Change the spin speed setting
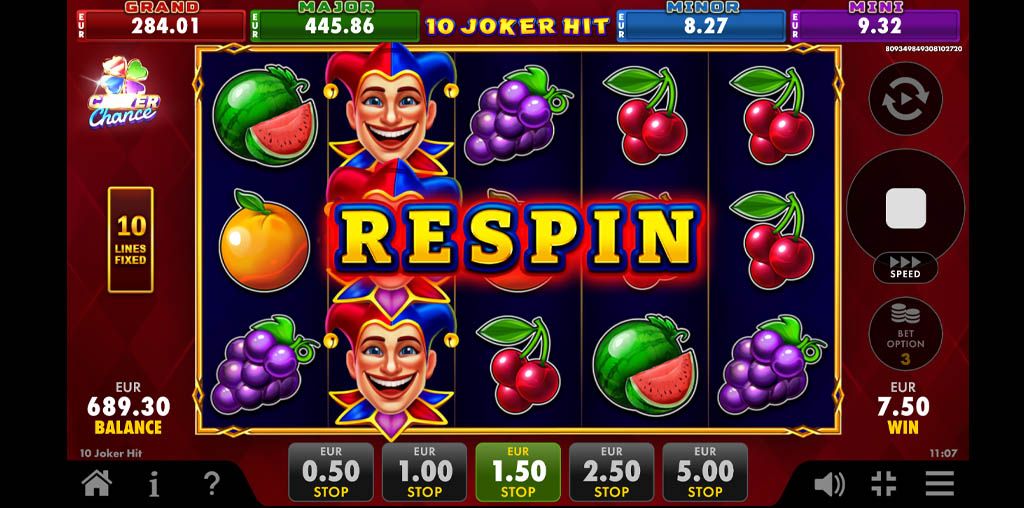 pos(905,267)
